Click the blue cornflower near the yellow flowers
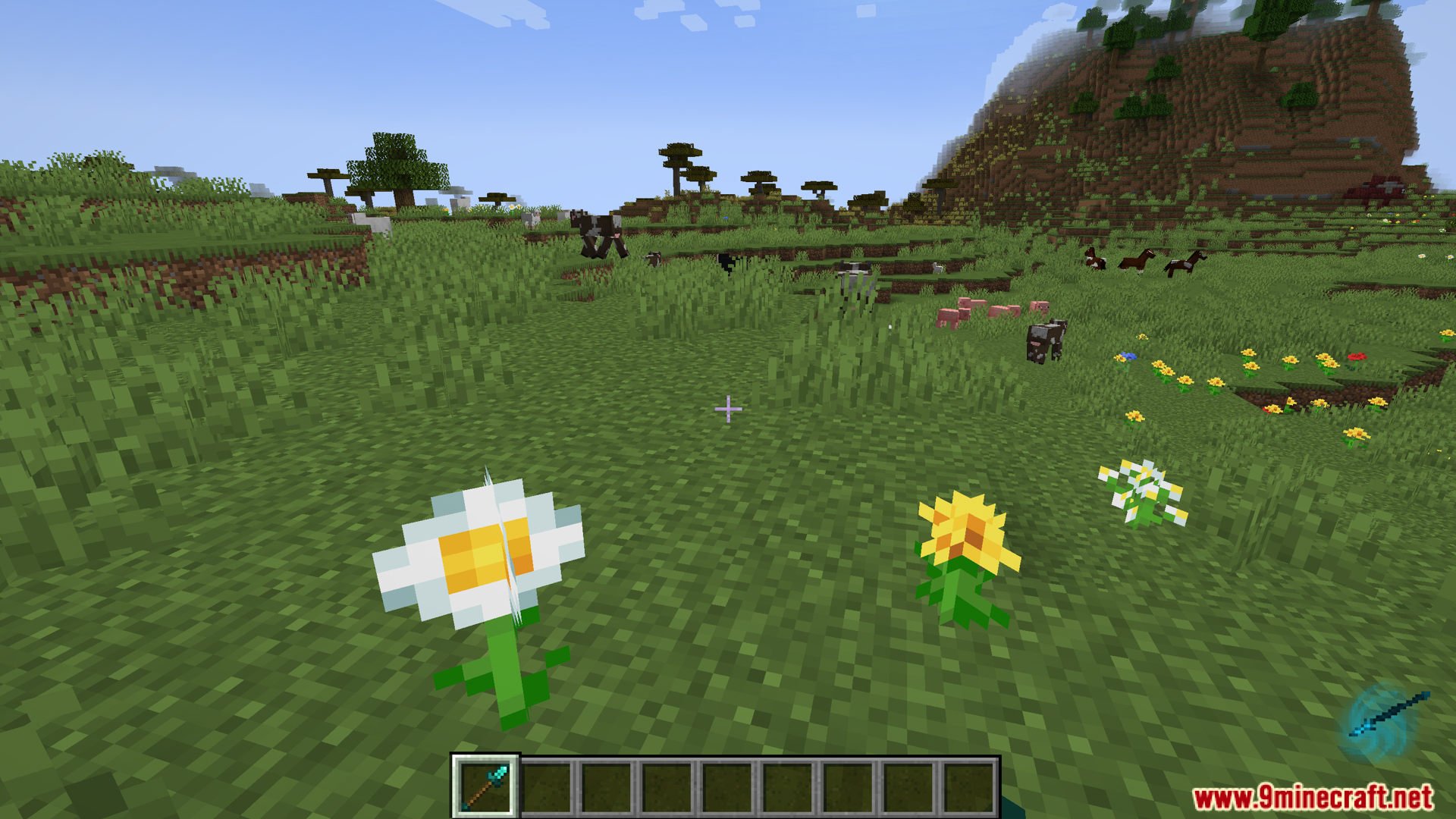1456x819 pixels. pyautogui.click(x=1128, y=358)
